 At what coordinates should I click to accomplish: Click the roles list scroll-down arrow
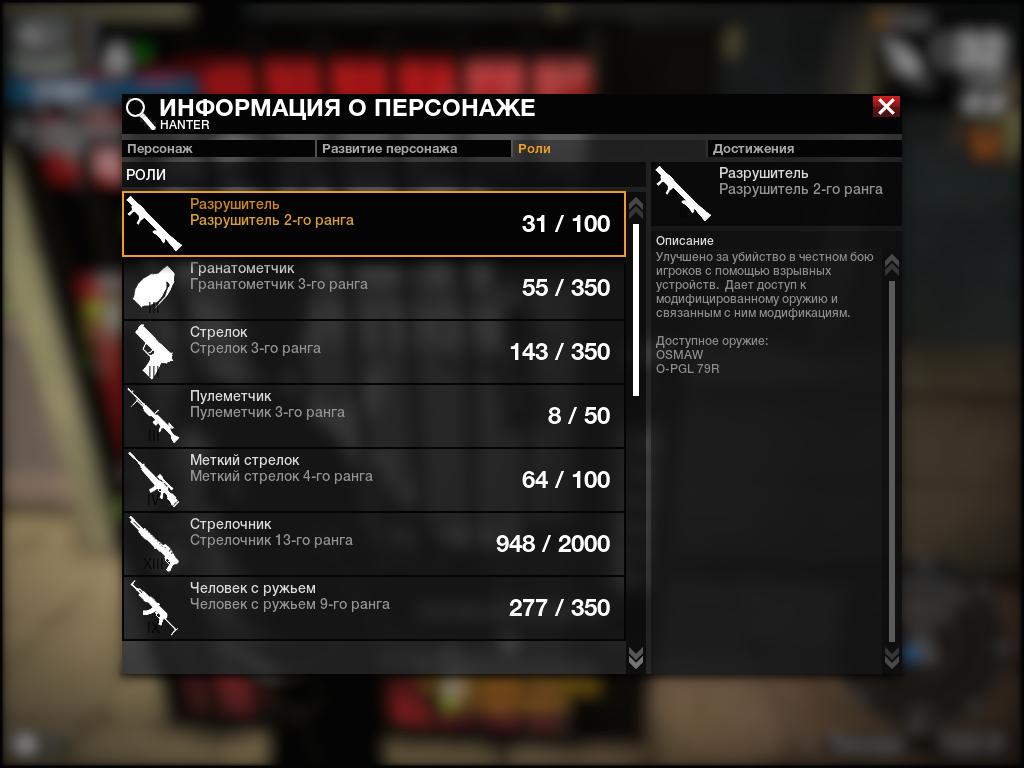coord(635,656)
